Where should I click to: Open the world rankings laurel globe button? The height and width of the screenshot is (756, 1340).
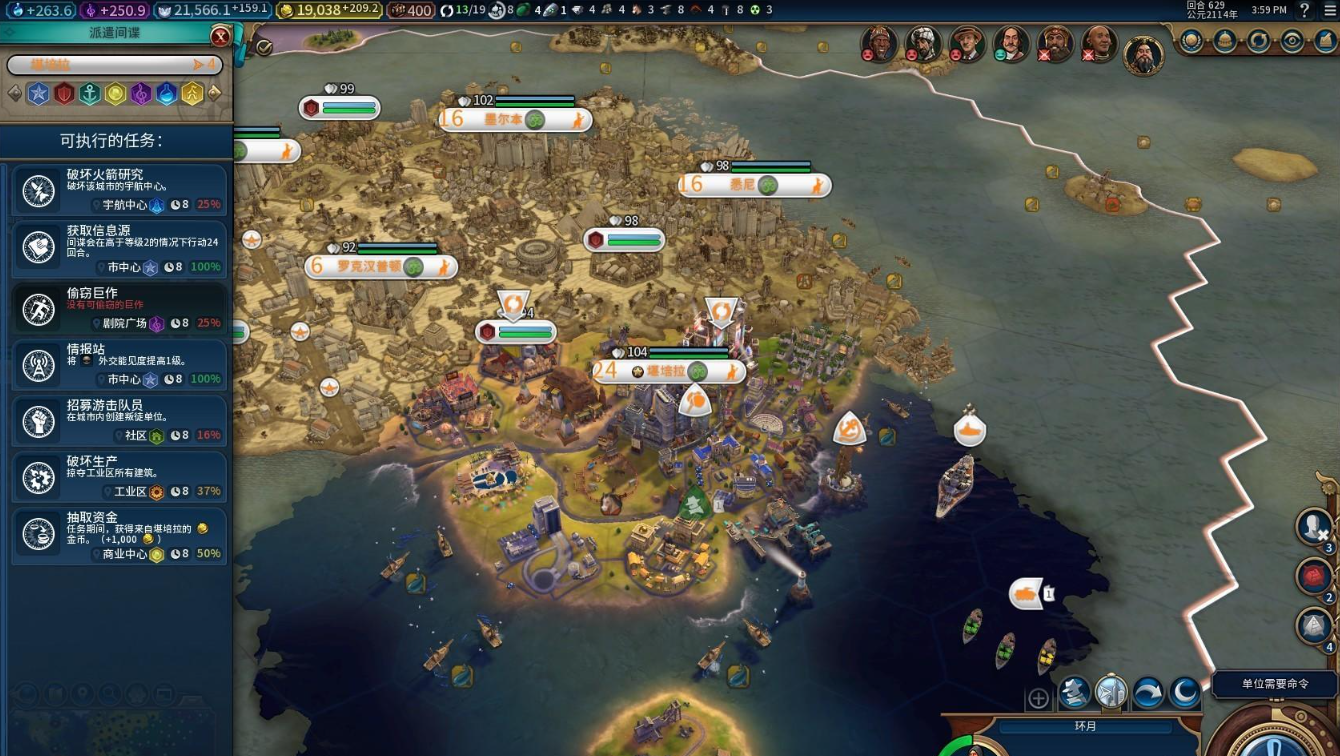pyautogui.click(x=1191, y=41)
